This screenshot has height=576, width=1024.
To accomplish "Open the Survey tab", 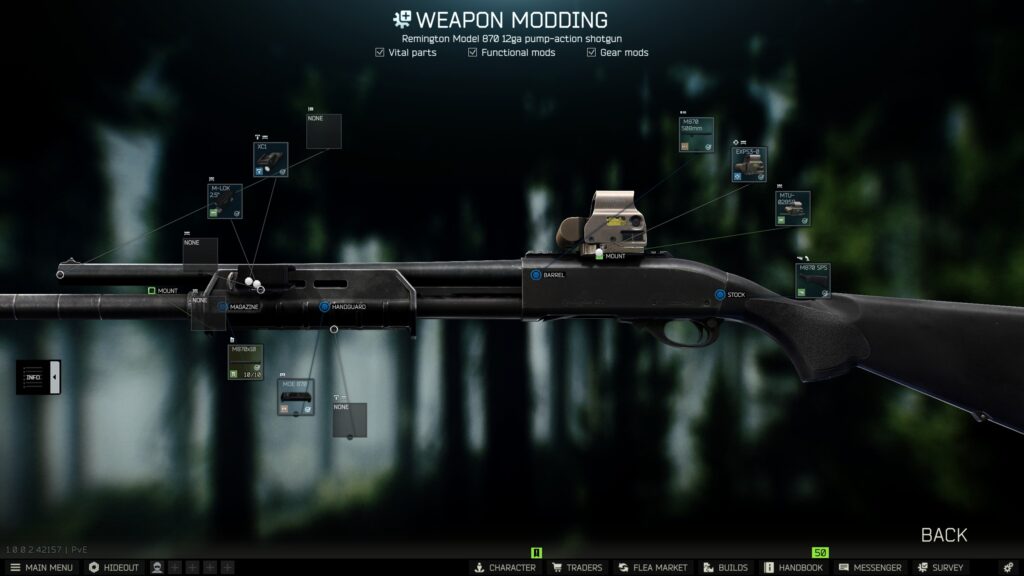I will [x=941, y=567].
